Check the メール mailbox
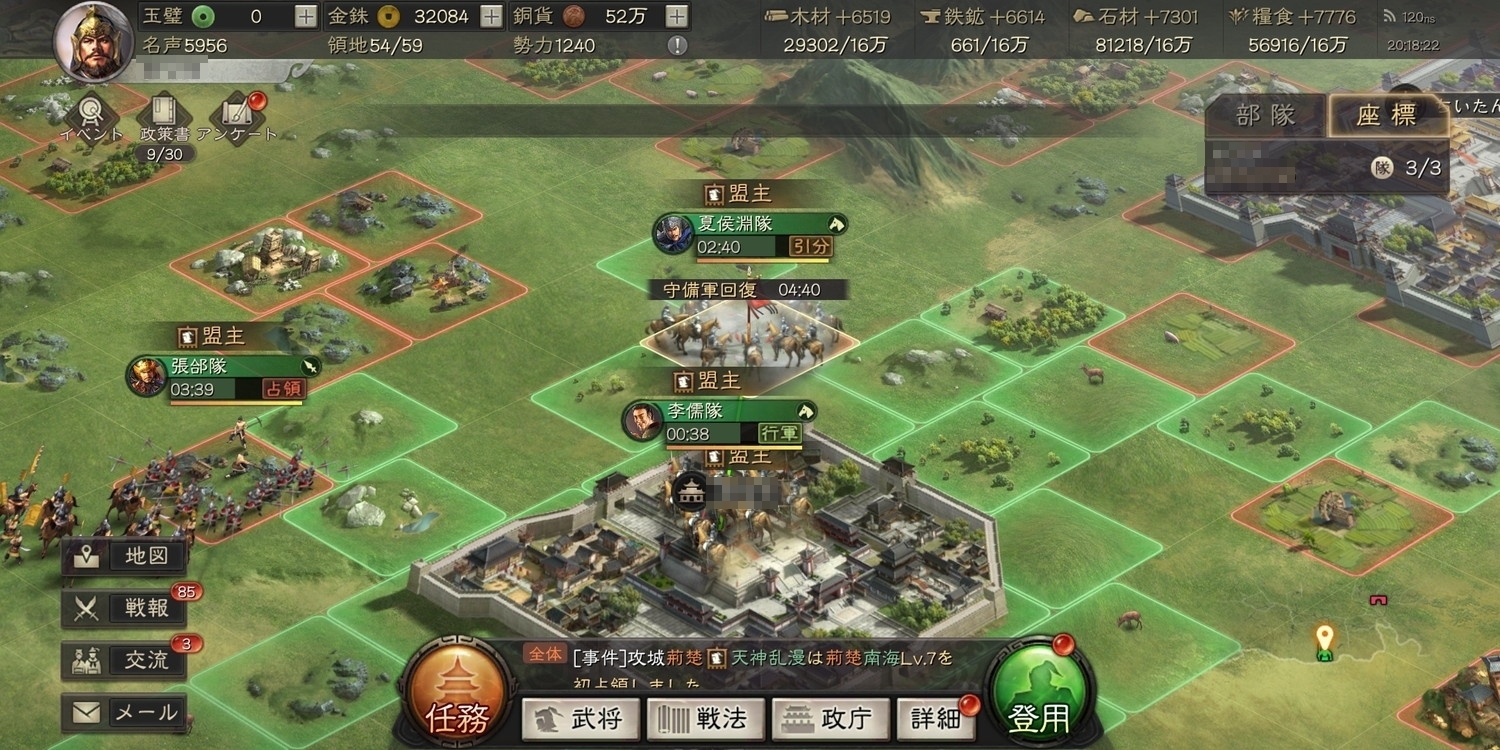The height and width of the screenshot is (750, 1500). coord(125,713)
